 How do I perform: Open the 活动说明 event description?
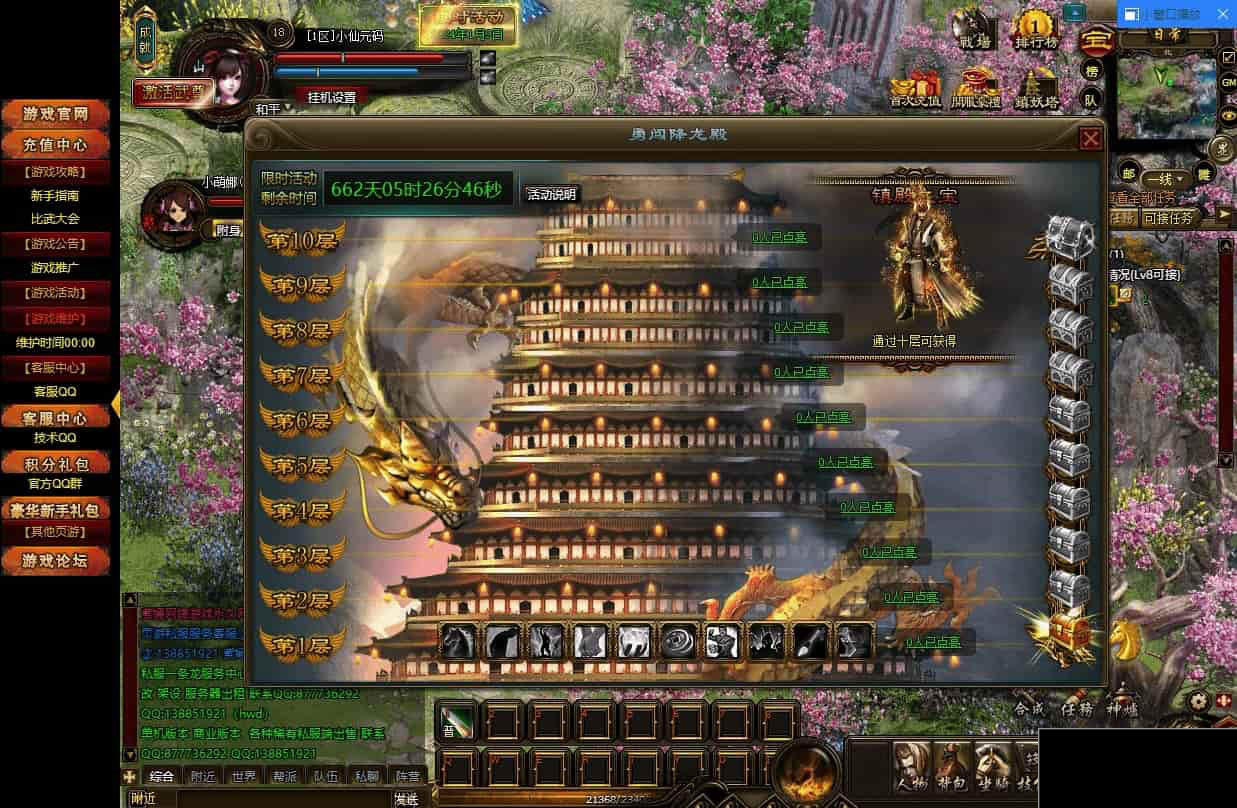click(x=552, y=194)
